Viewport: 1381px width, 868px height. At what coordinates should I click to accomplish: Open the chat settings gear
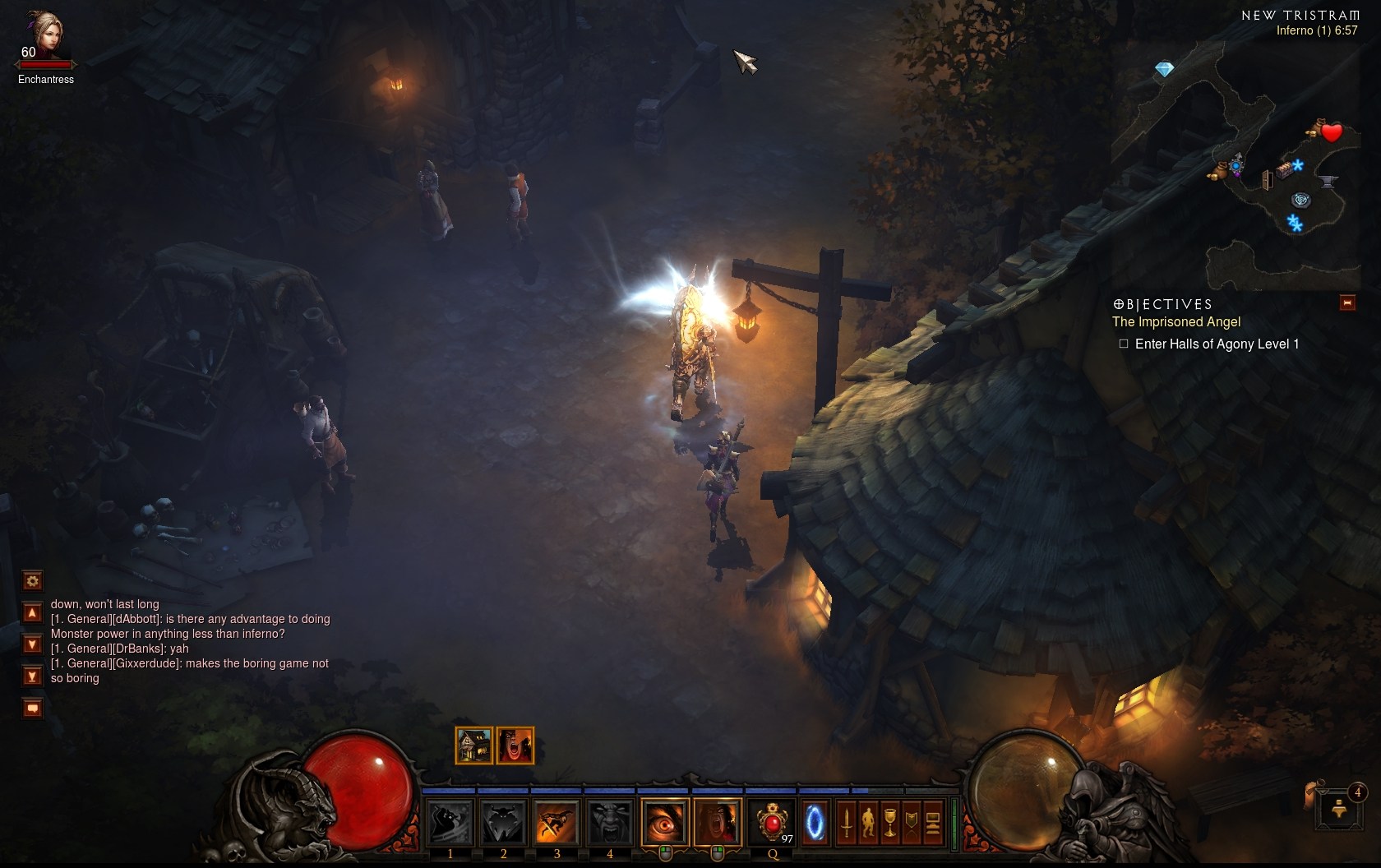(x=32, y=581)
